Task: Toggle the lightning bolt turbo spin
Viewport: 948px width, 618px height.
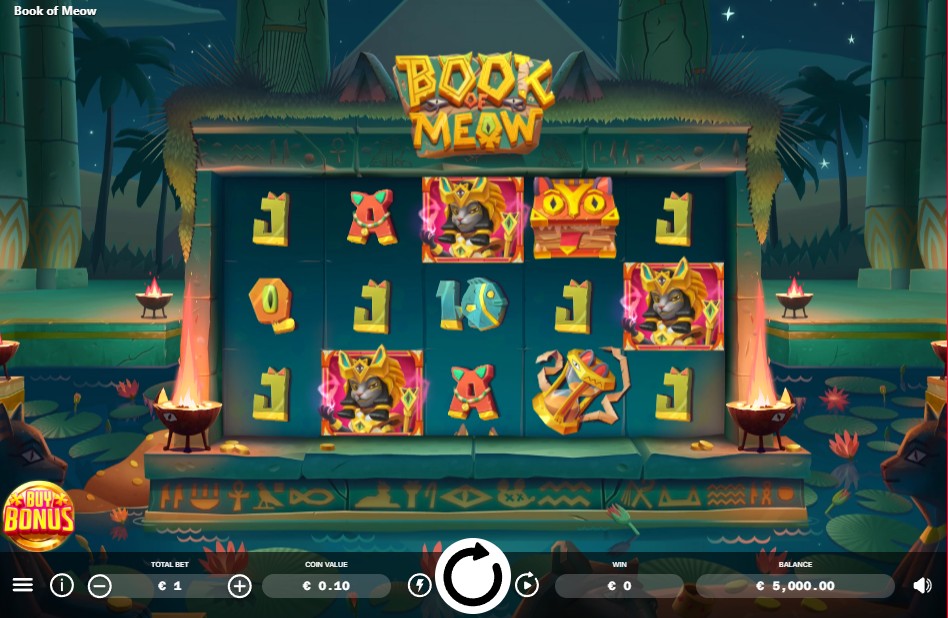Action: [420, 585]
